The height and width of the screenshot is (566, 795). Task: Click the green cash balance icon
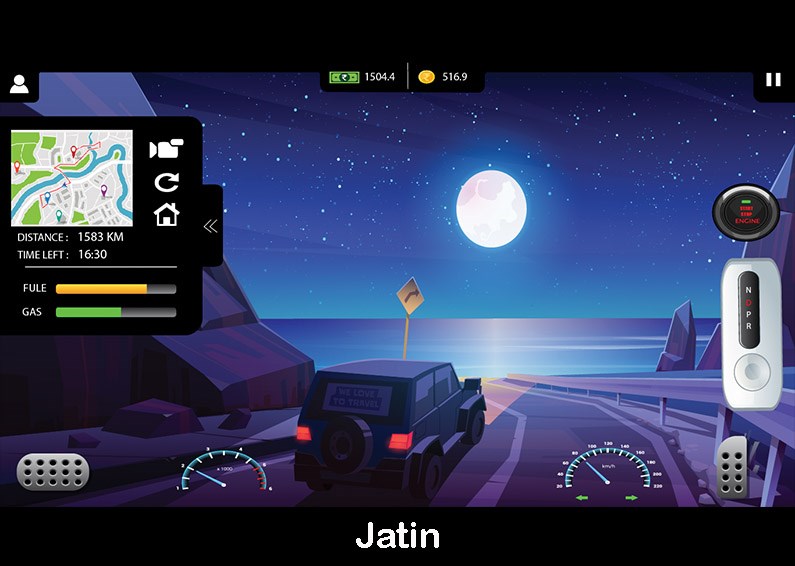(344, 77)
